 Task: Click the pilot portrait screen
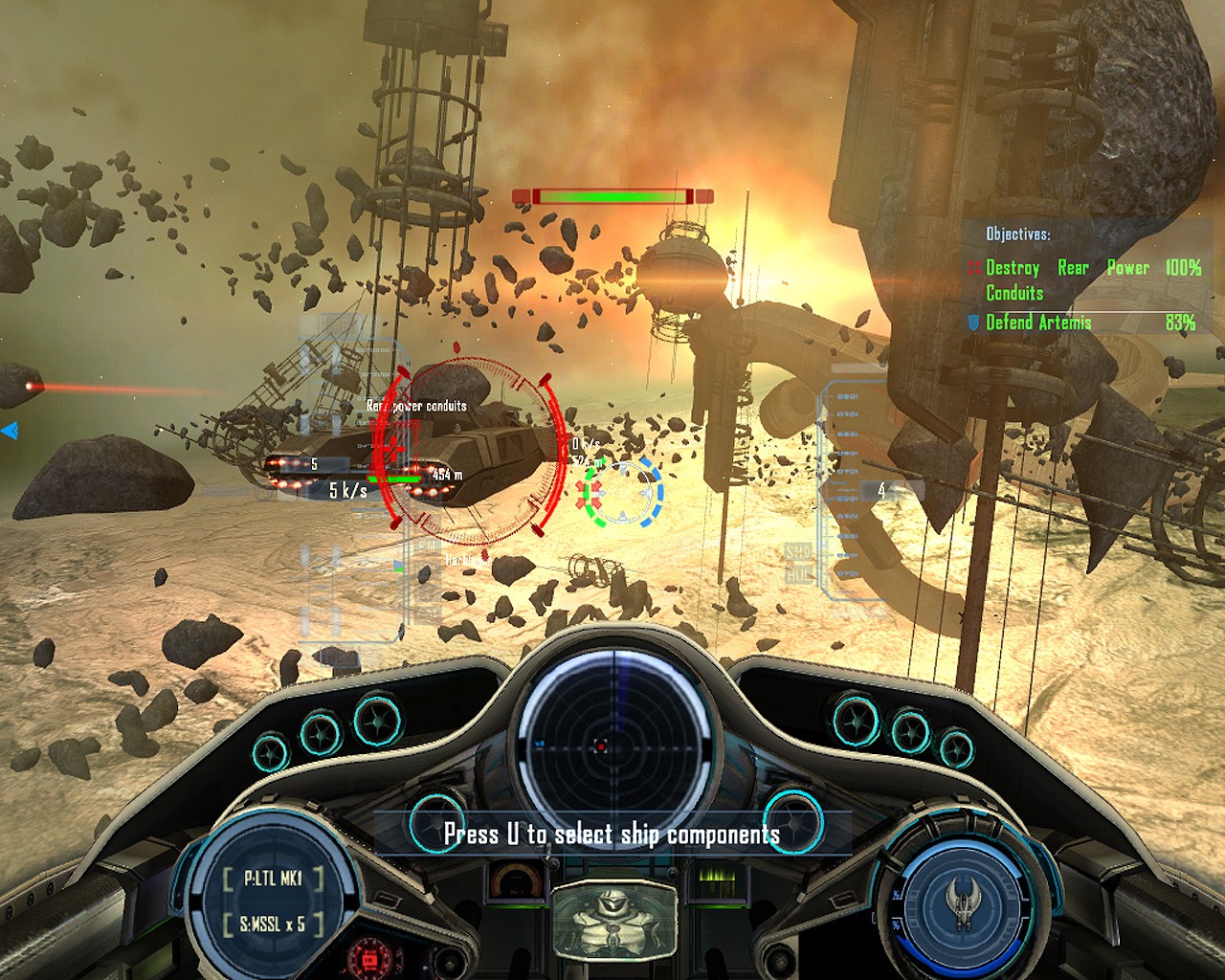[613, 922]
